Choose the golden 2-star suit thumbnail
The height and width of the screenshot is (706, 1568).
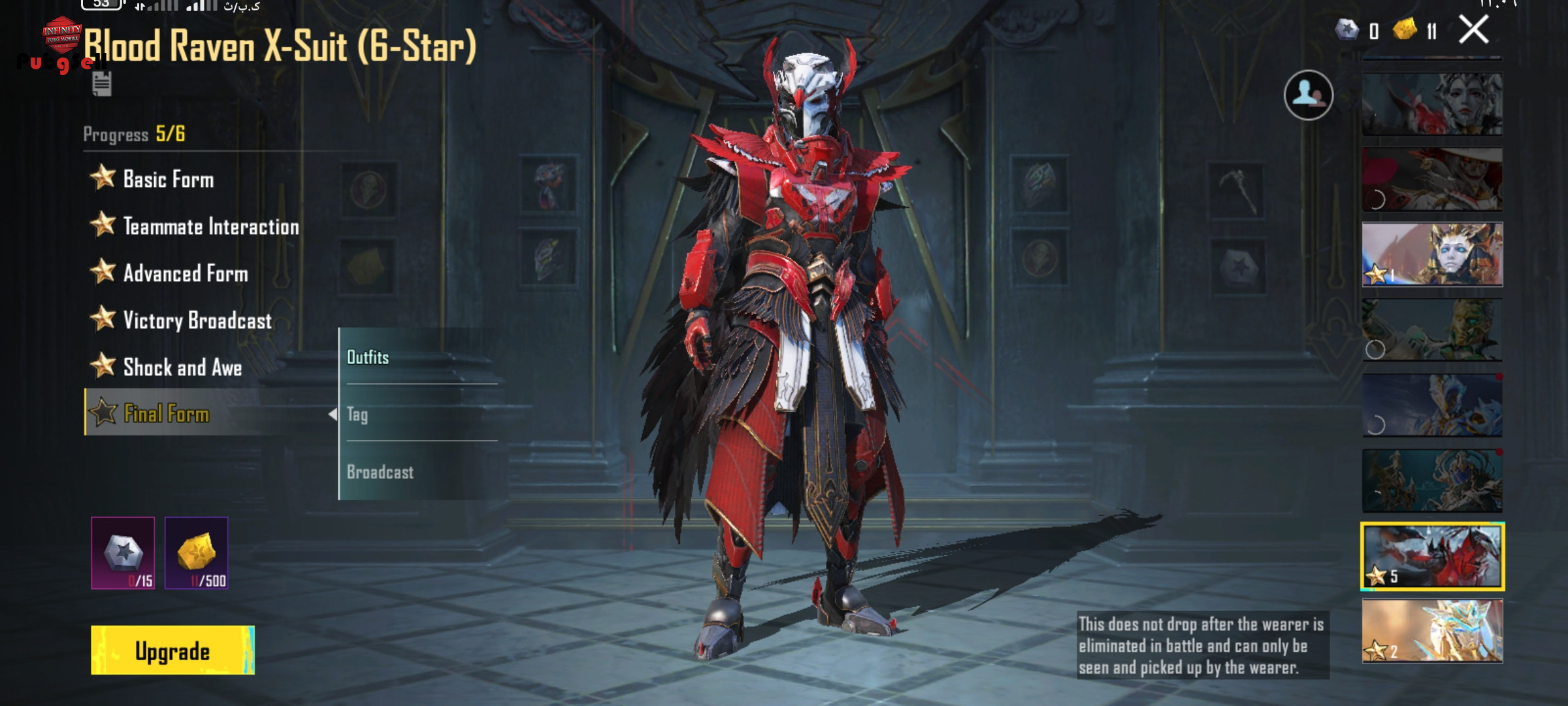(1432, 631)
